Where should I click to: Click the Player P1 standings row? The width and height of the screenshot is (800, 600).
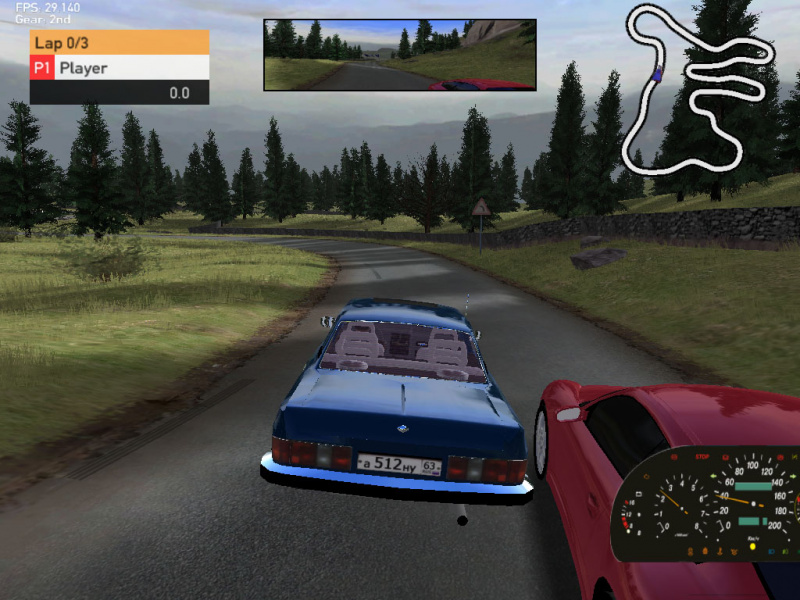[x=120, y=68]
